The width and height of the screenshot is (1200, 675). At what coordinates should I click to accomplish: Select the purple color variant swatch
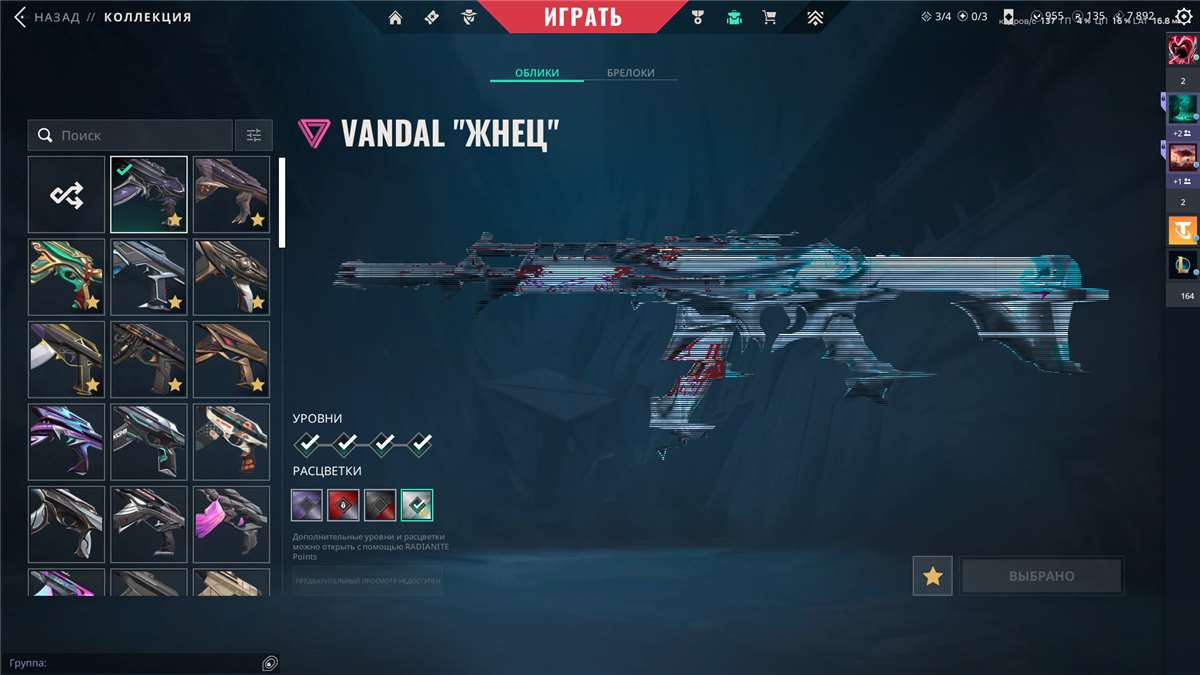[307, 505]
